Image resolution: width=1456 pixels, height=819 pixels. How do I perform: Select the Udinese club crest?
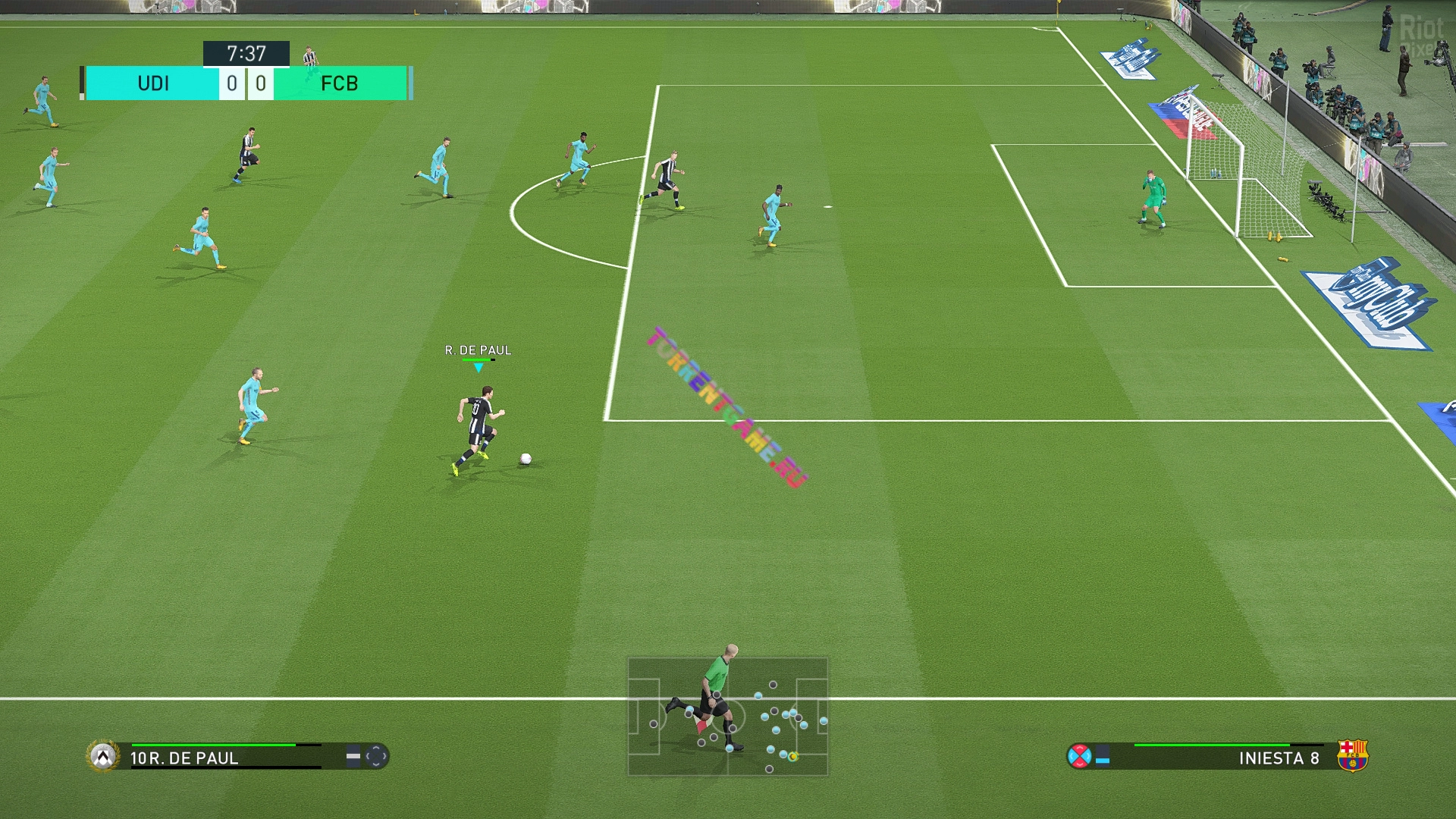click(x=103, y=756)
